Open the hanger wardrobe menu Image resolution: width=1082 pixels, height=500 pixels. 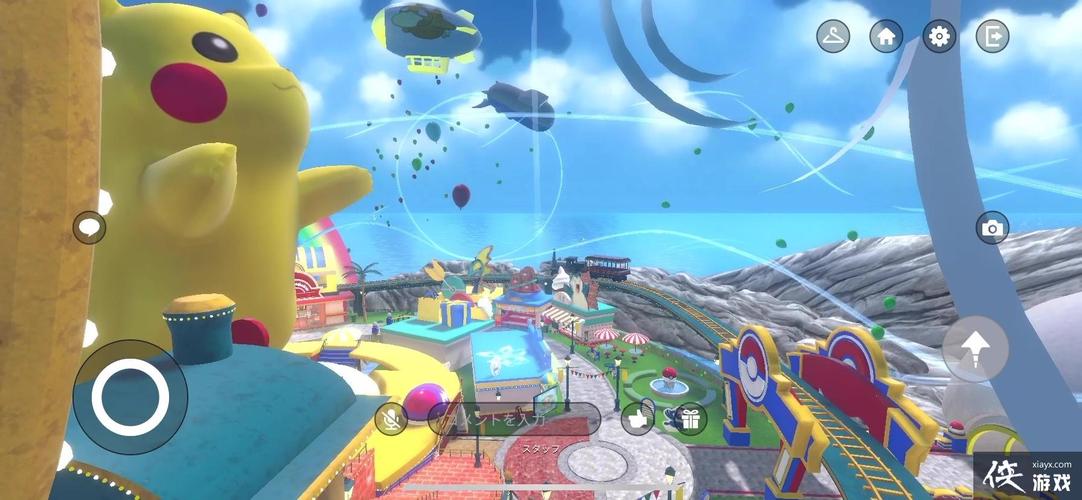(833, 37)
